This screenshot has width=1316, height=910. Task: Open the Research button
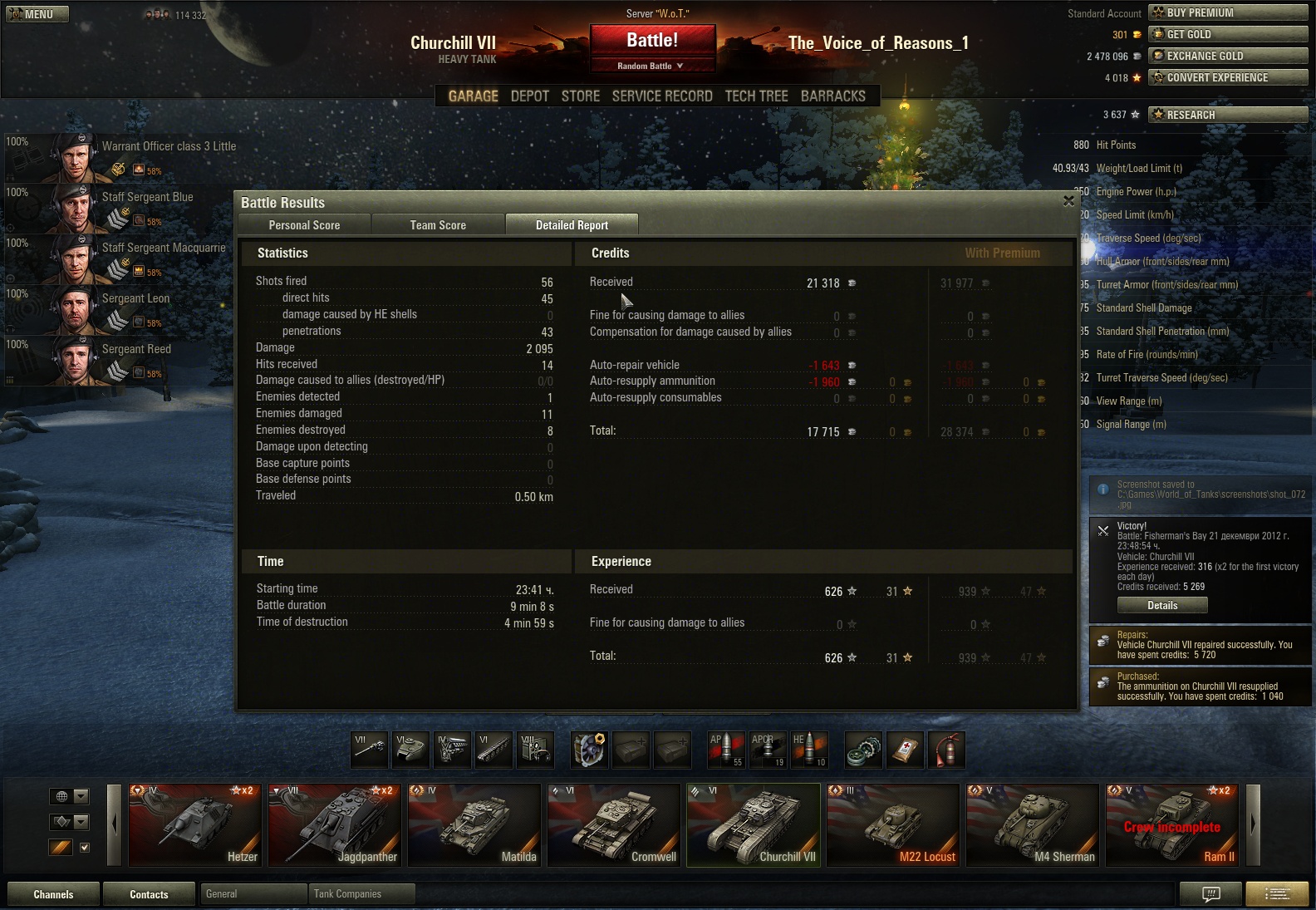click(1227, 116)
